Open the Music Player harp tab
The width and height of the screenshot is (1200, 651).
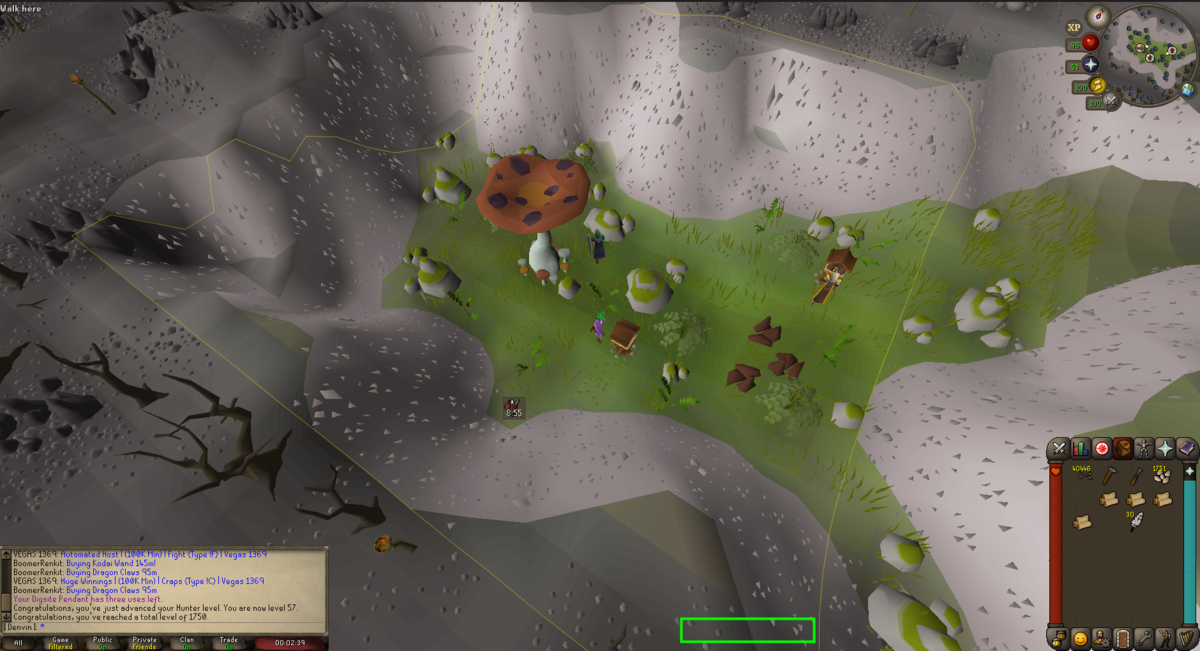coord(1187,637)
